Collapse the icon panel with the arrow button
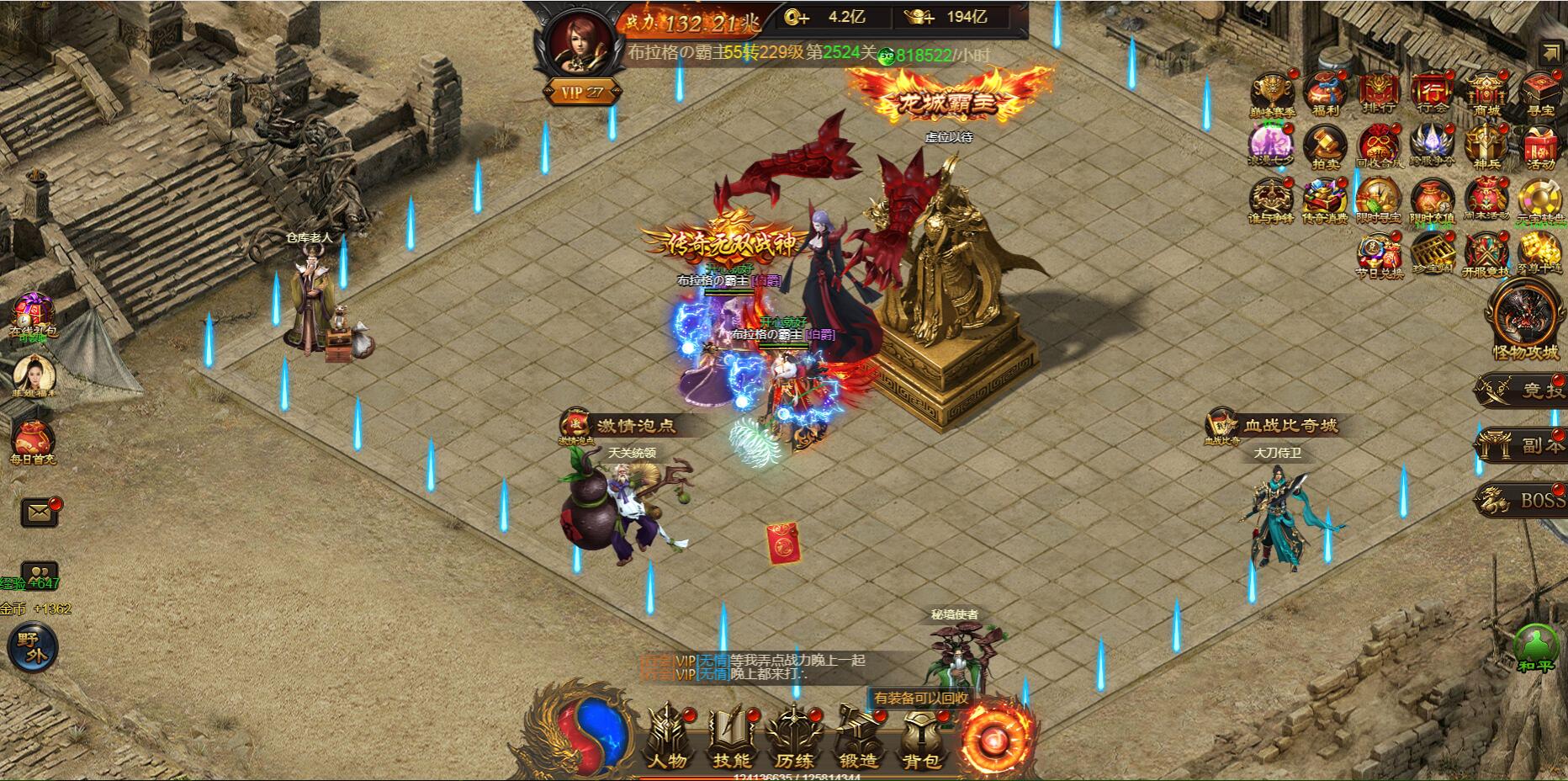Image resolution: width=1568 pixels, height=781 pixels. click(1549, 53)
